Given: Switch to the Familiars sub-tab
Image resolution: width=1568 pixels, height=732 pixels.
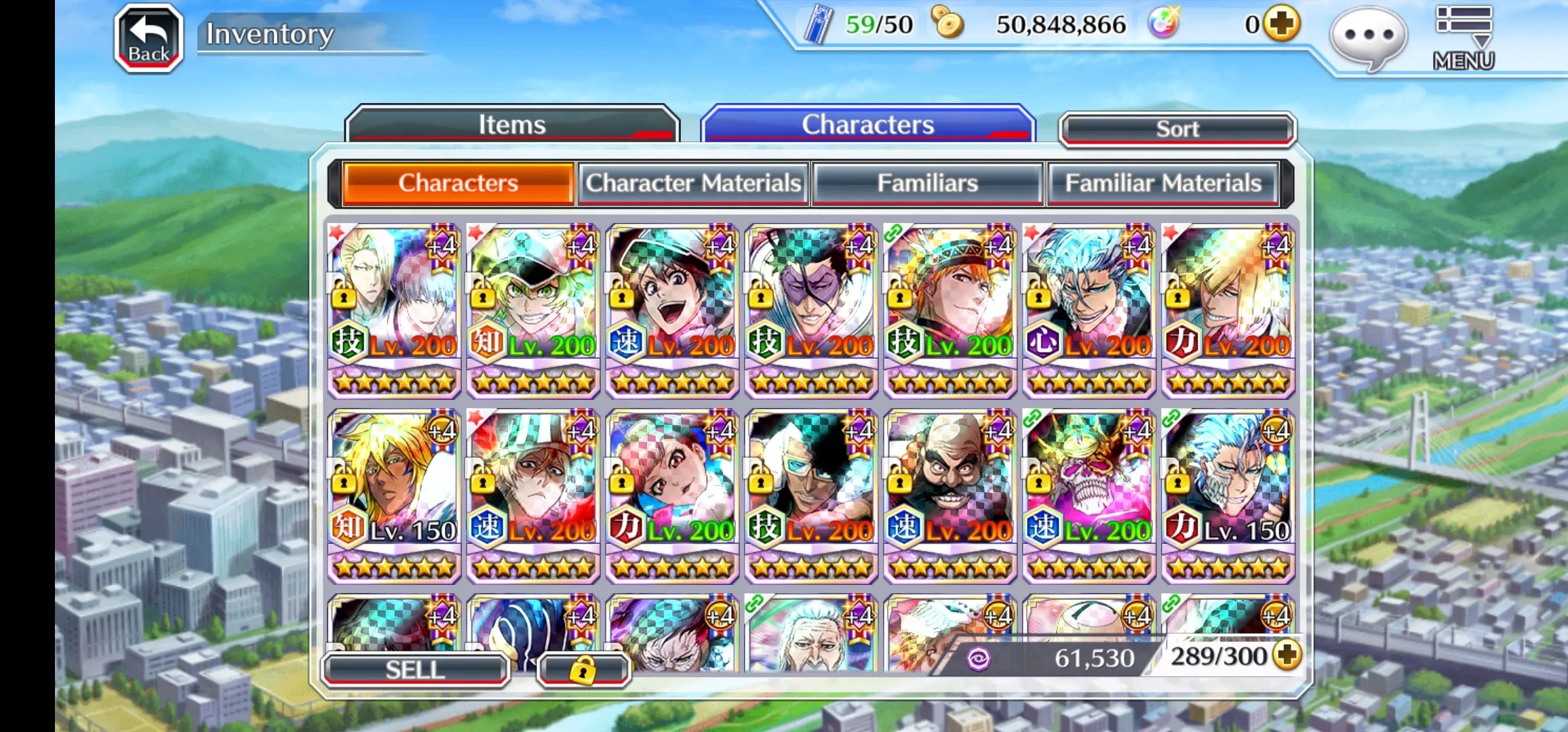Looking at the screenshot, I should (927, 183).
